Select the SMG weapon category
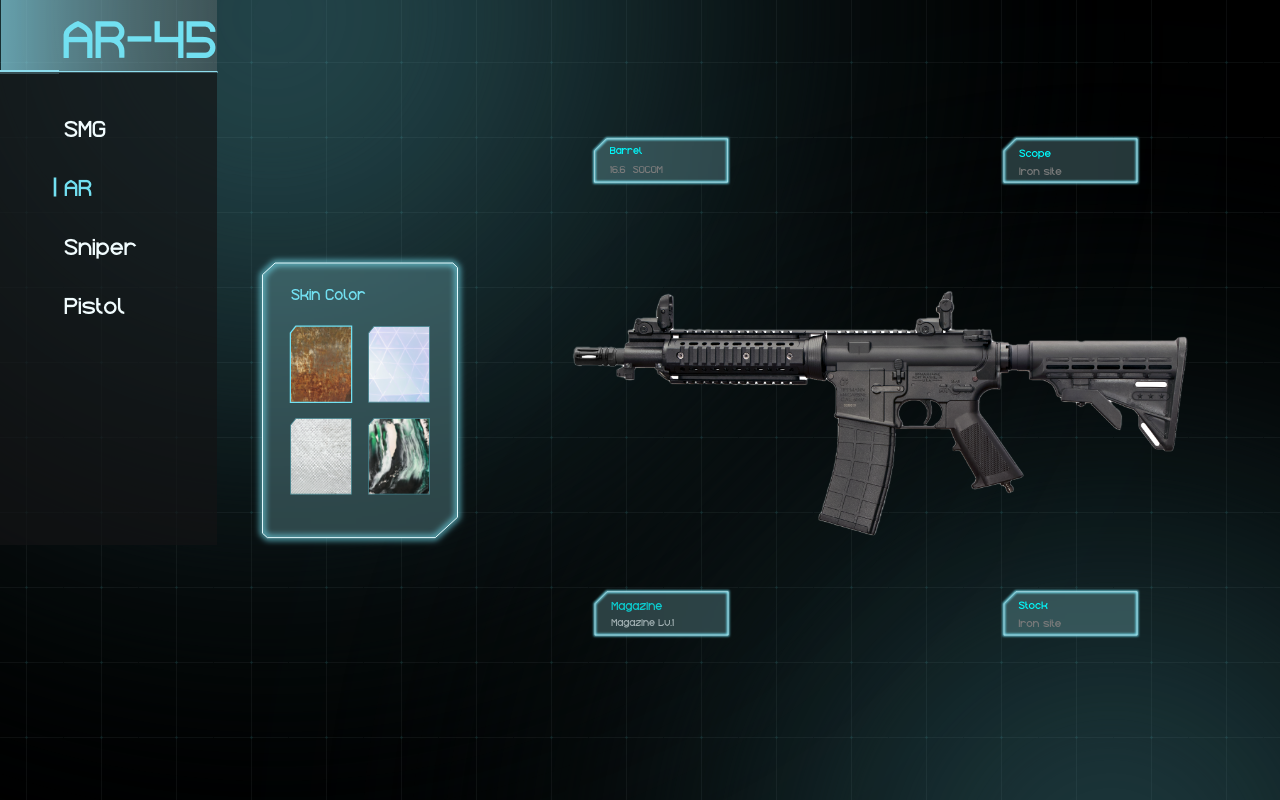This screenshot has height=800, width=1280. pos(85,130)
